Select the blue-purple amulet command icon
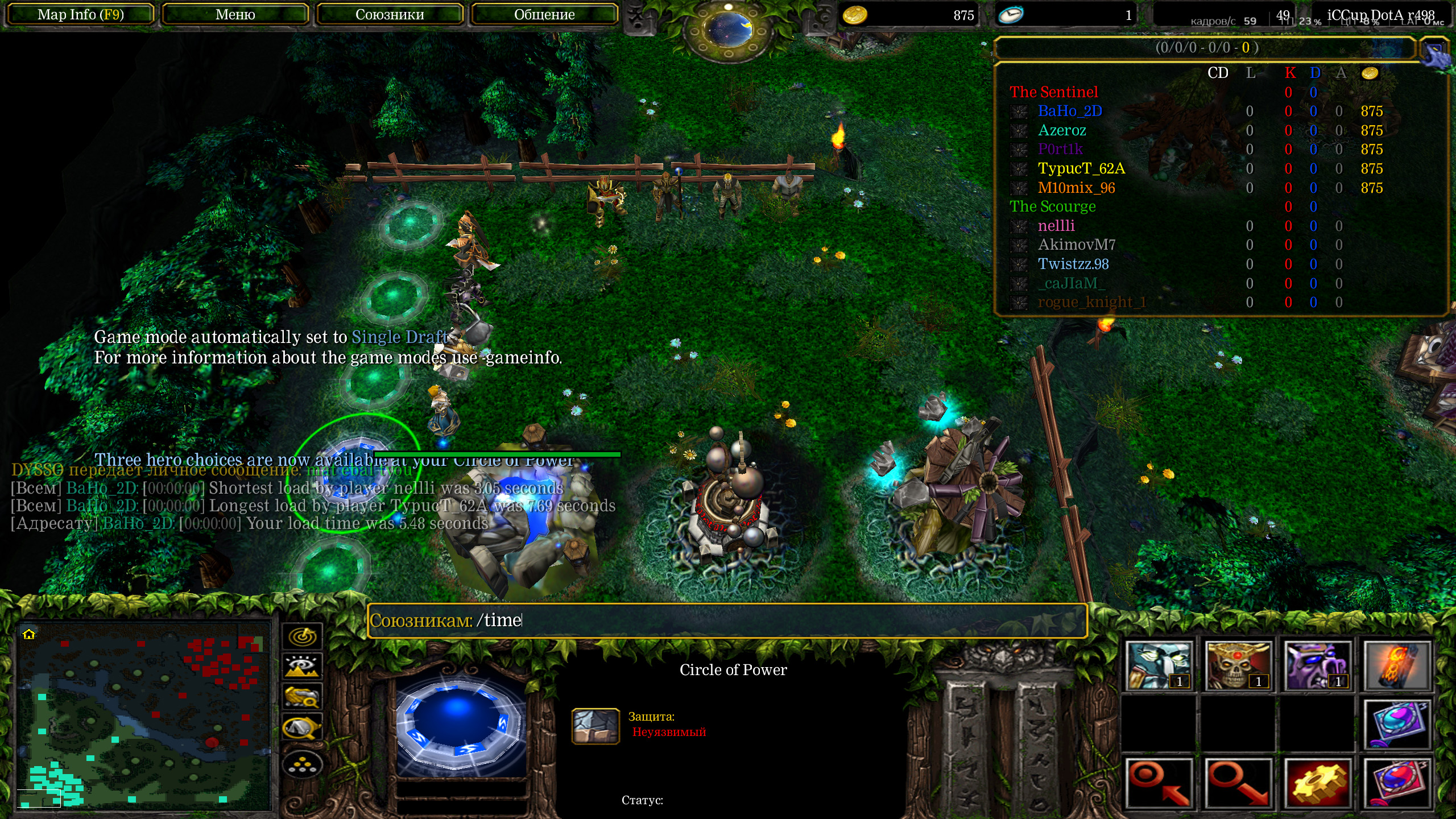The width and height of the screenshot is (1456, 819). pos(1396,724)
